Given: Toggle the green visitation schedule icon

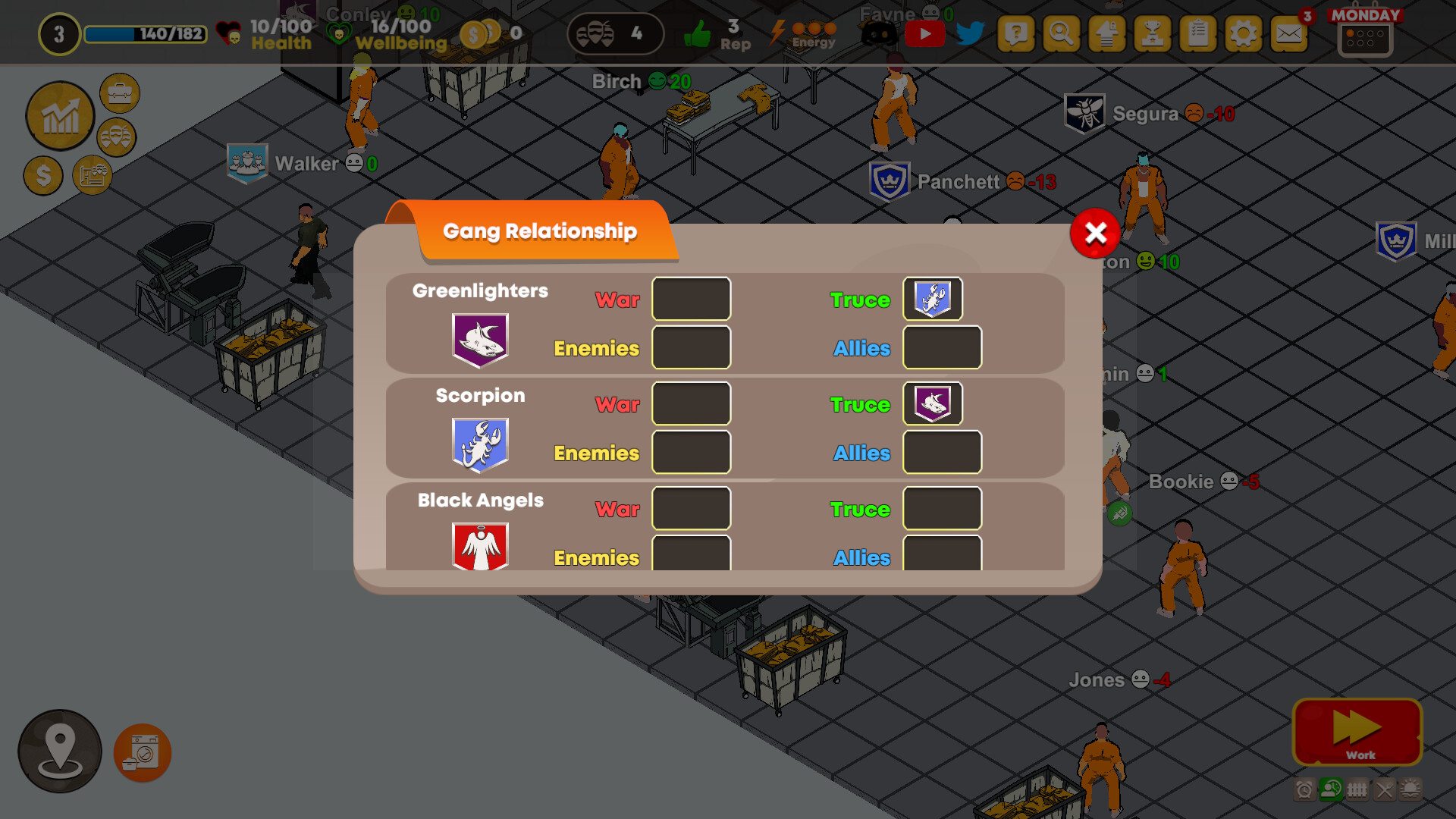Looking at the screenshot, I should 1332,791.
